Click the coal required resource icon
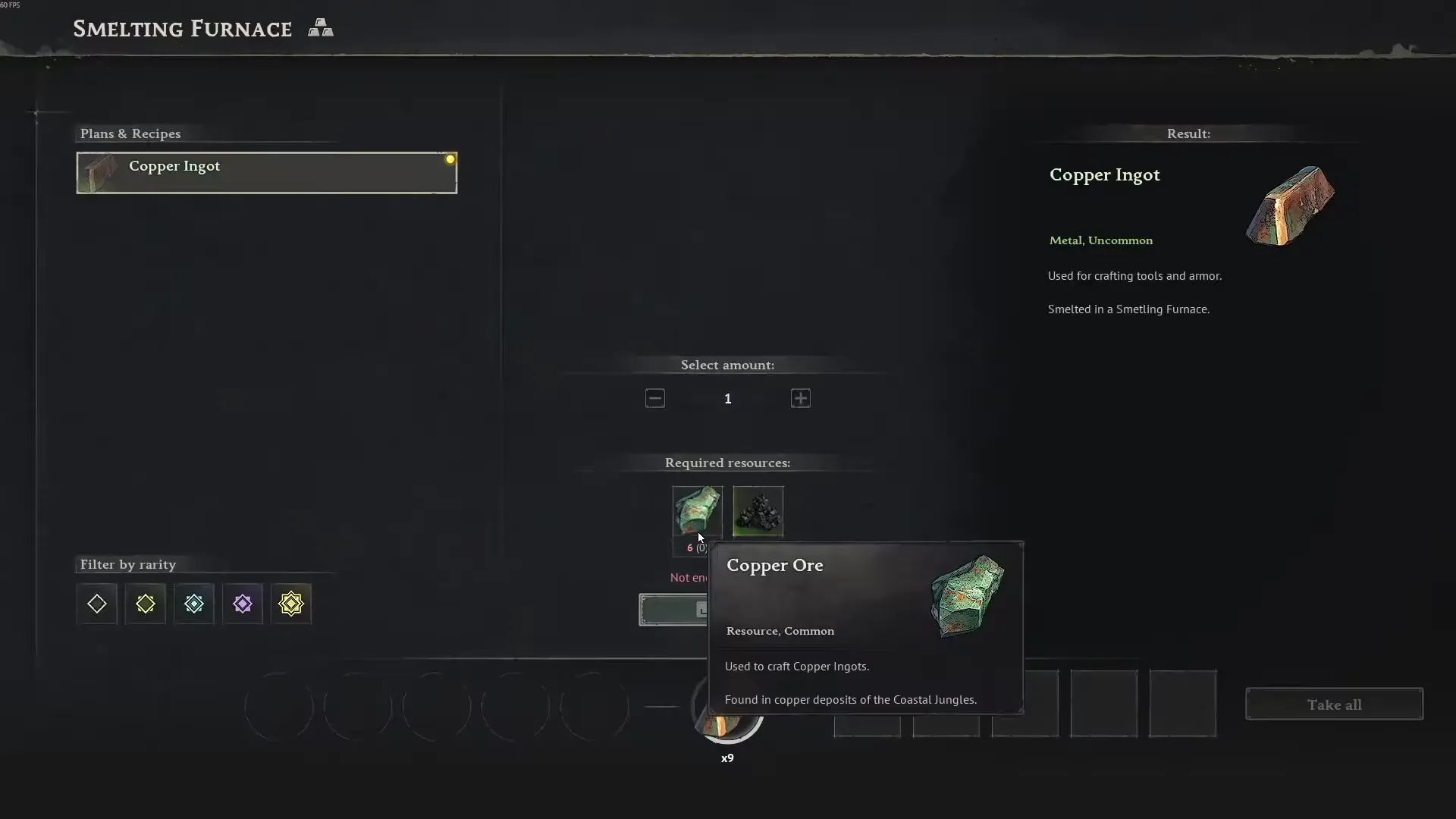 tap(758, 511)
